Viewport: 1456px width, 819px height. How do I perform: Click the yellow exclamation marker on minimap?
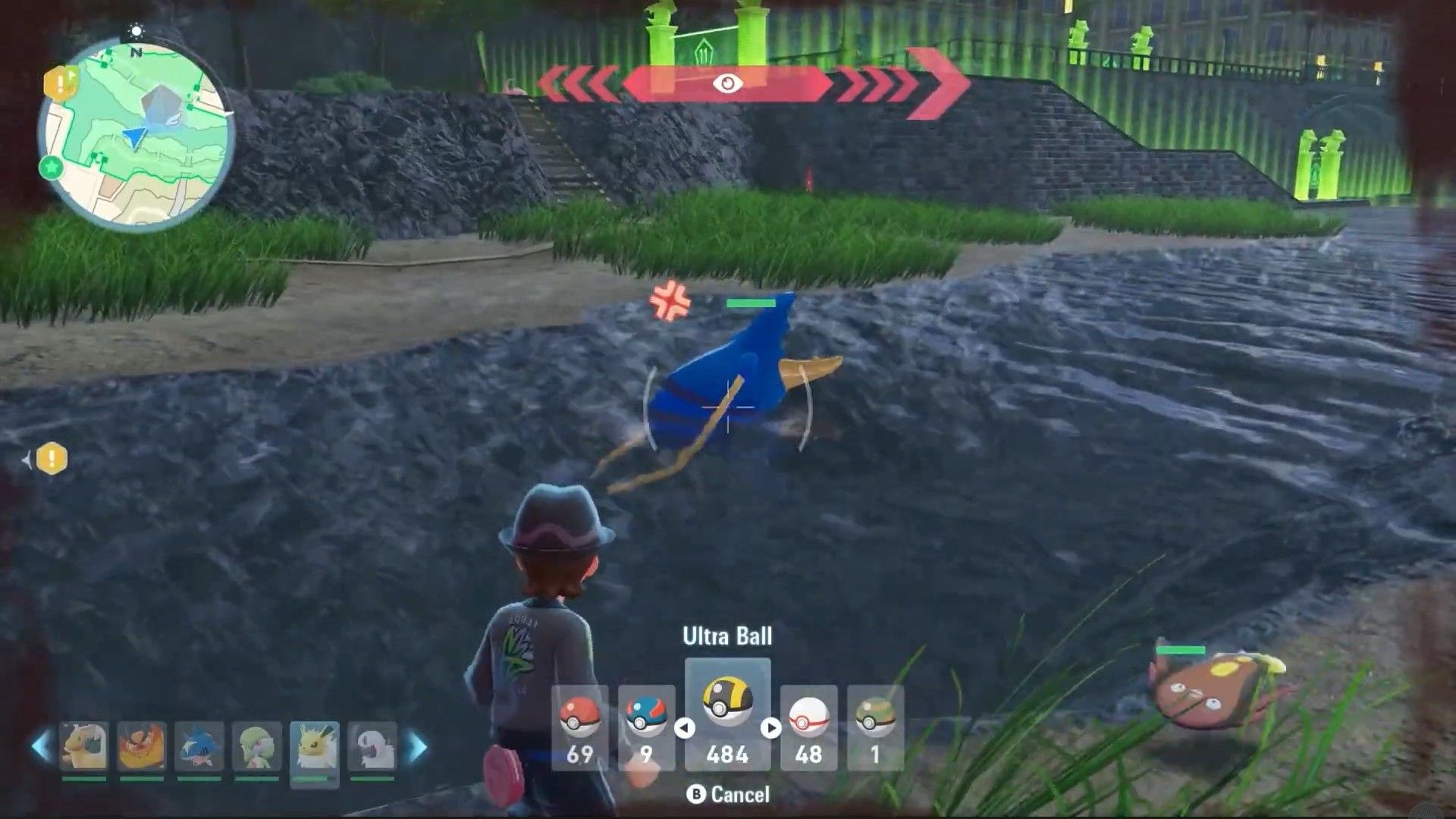(60, 83)
